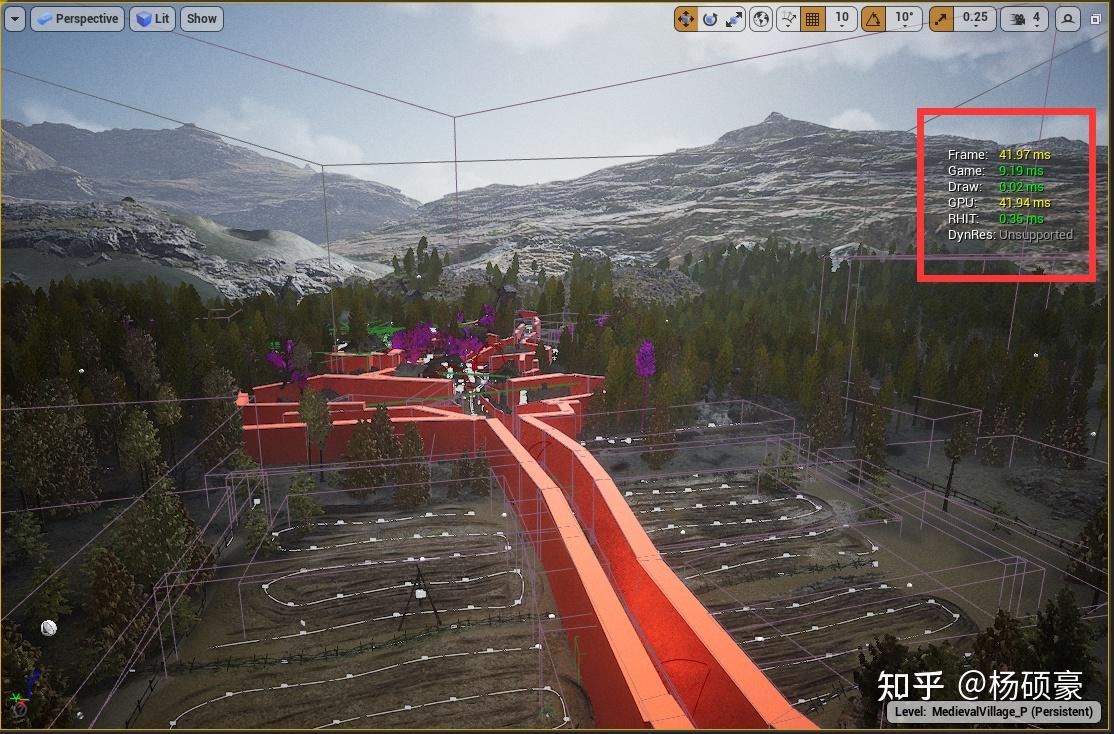Change the 10° rotation snap value
The width and height of the screenshot is (1114, 734).
[x=904, y=18]
